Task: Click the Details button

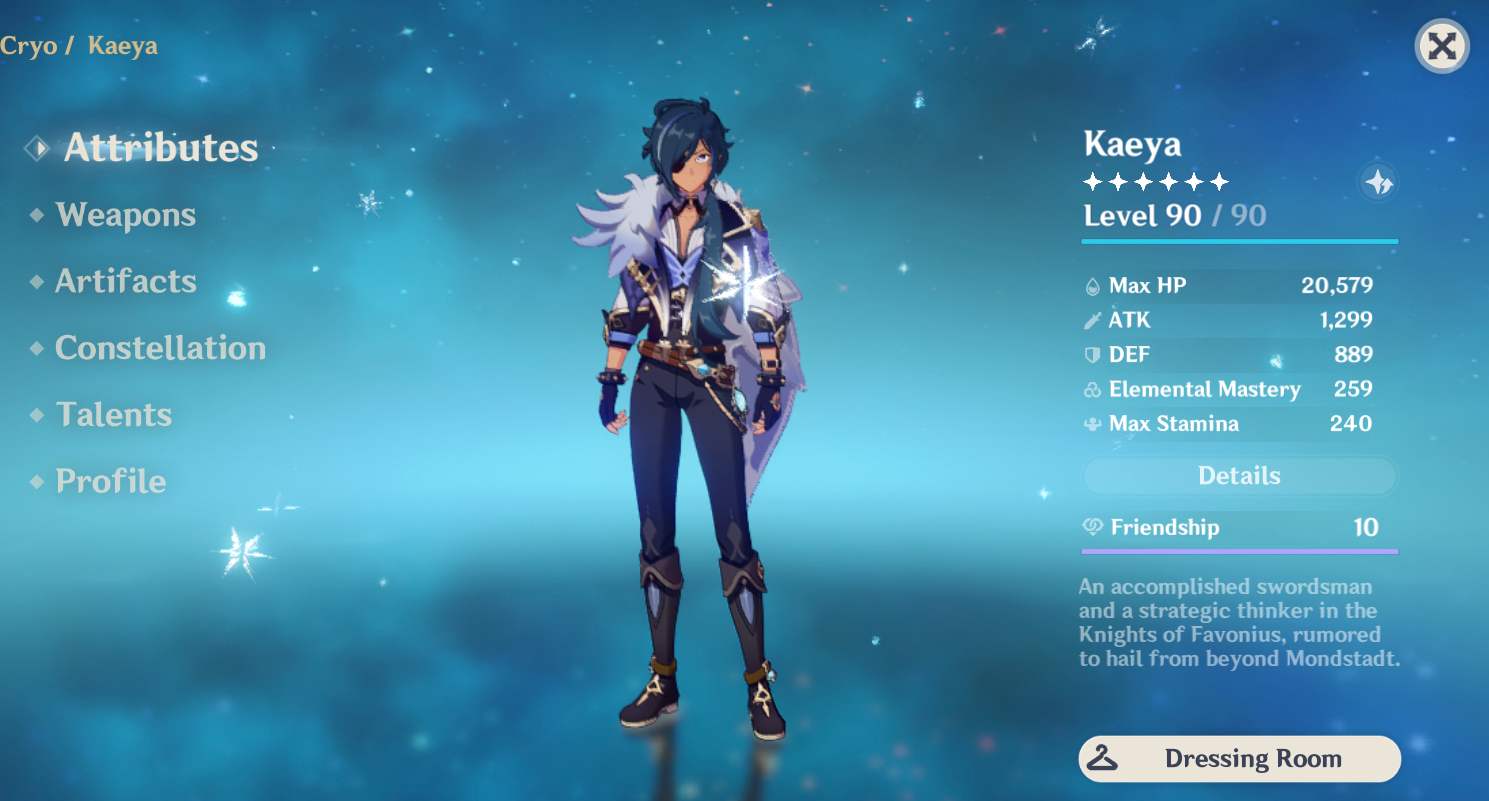Action: (x=1239, y=476)
